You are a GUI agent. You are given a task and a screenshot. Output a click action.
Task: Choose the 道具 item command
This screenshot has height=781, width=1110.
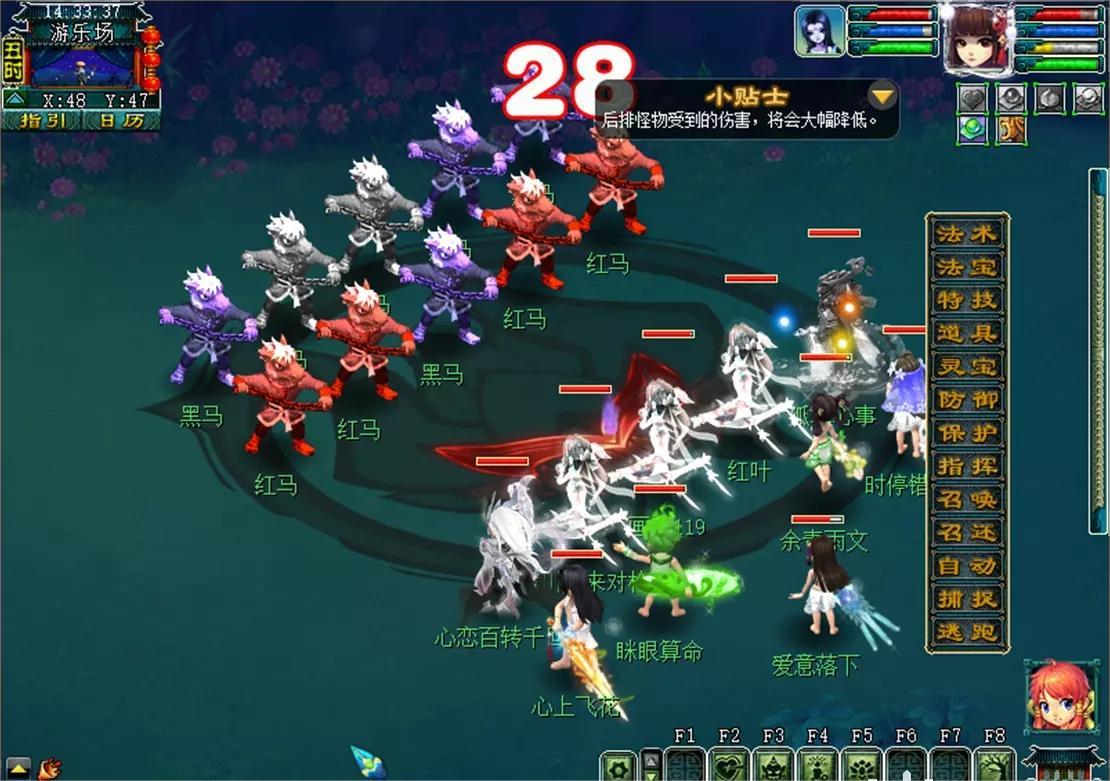pyautogui.click(x=966, y=334)
